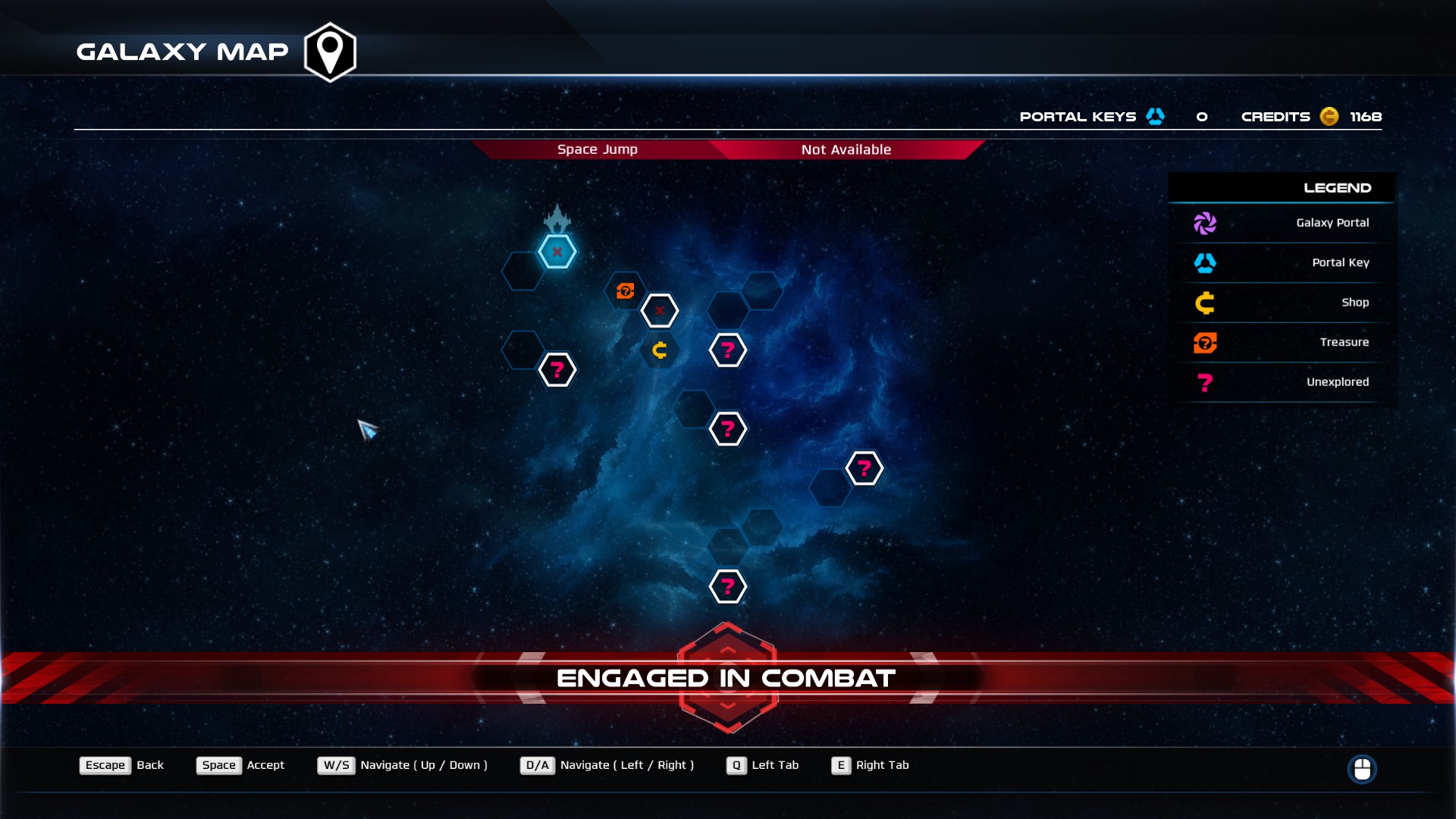The width and height of the screenshot is (1456, 819).
Task: Open the Shop hex node on the map
Action: [x=659, y=350]
